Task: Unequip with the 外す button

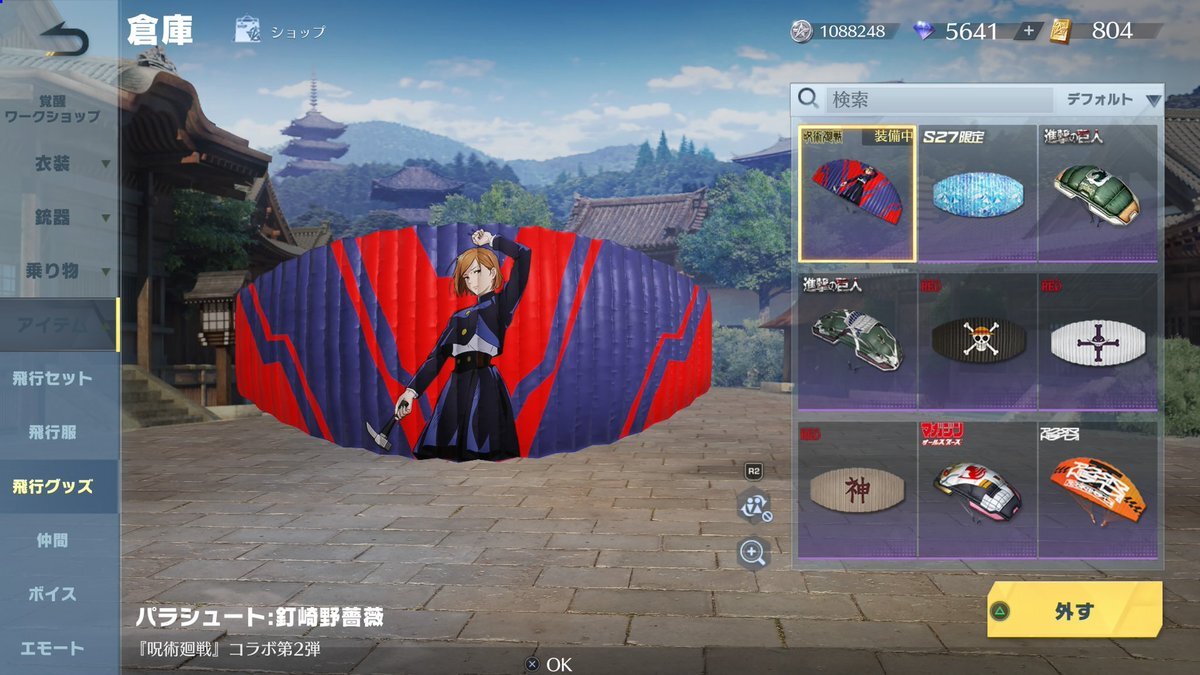Action: 1075,610
